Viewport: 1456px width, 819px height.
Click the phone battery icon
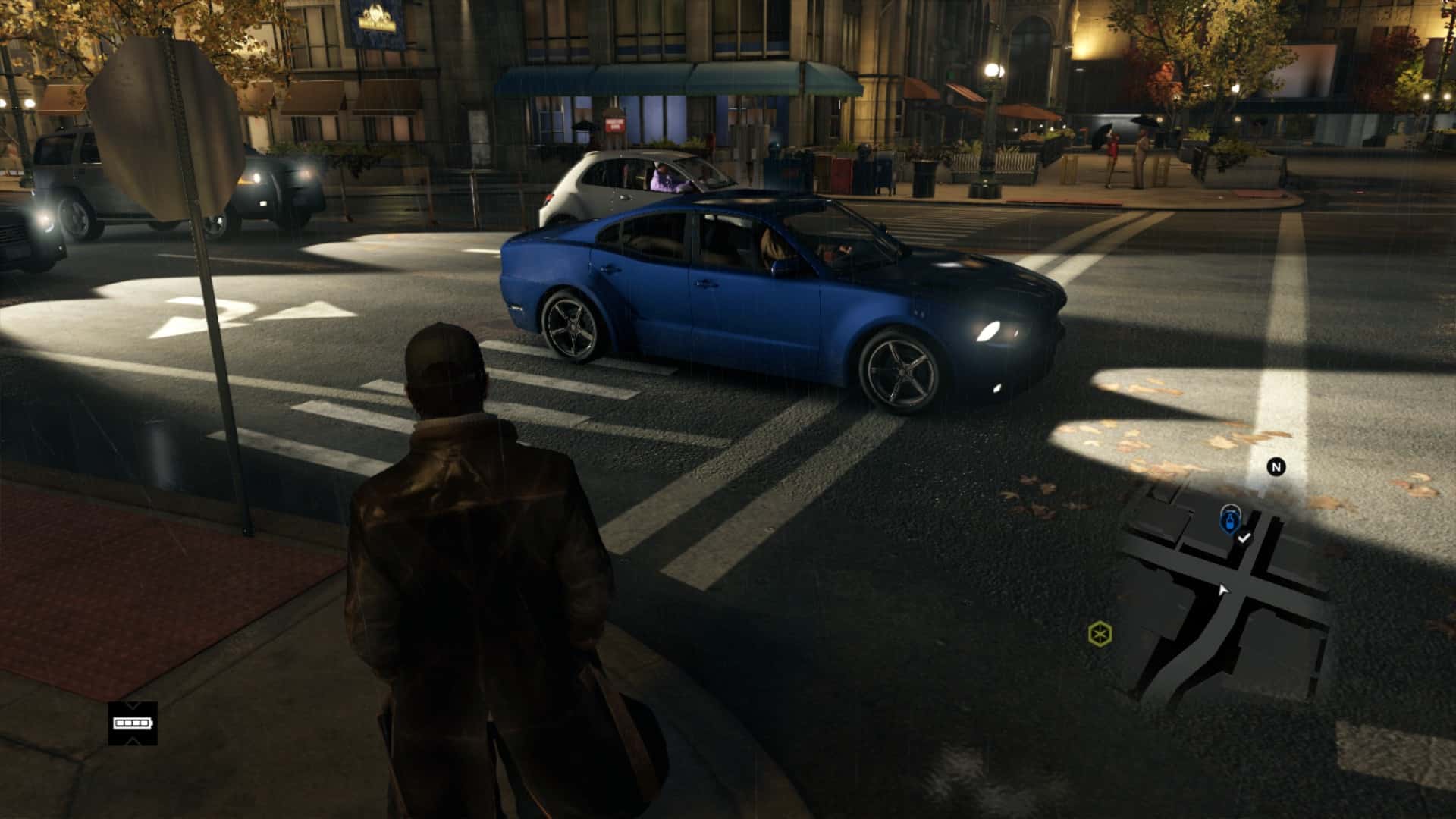(133, 723)
